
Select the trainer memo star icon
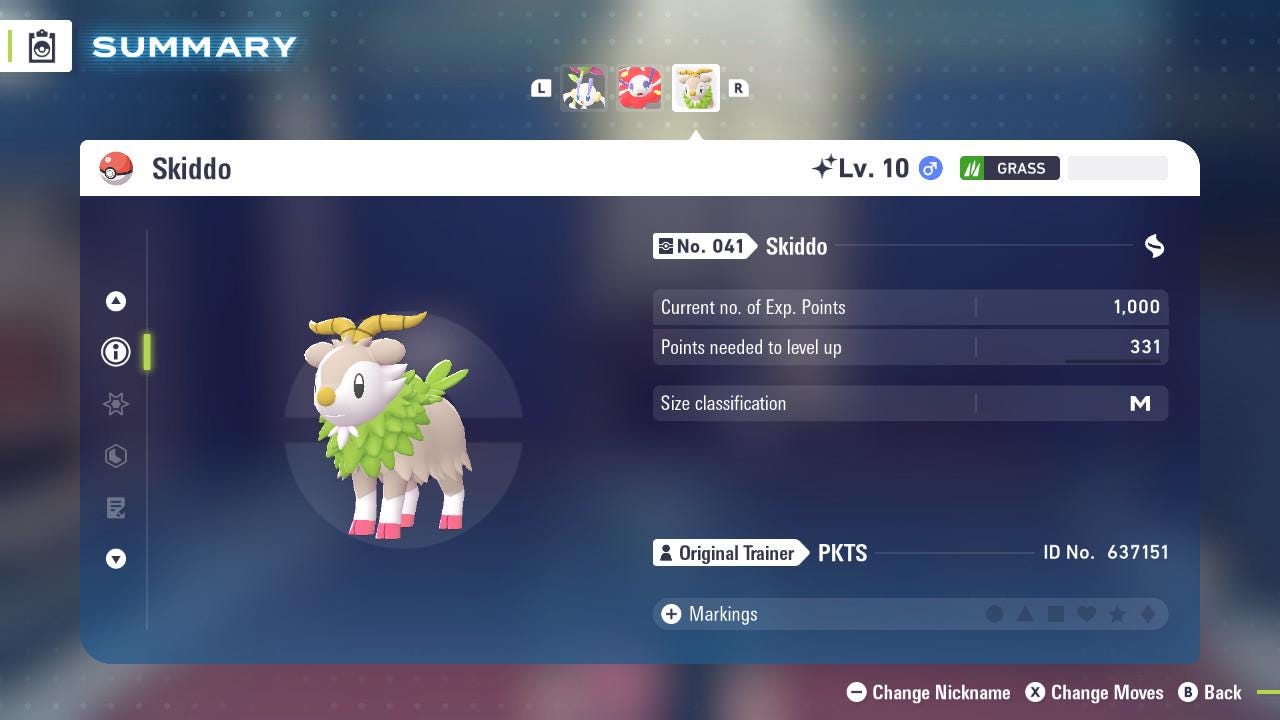point(116,404)
